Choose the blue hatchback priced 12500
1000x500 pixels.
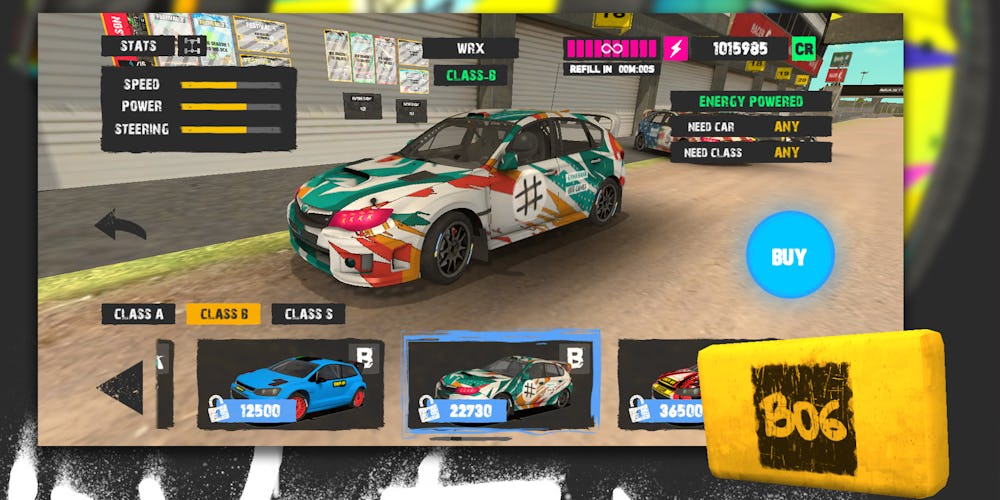click(x=290, y=384)
